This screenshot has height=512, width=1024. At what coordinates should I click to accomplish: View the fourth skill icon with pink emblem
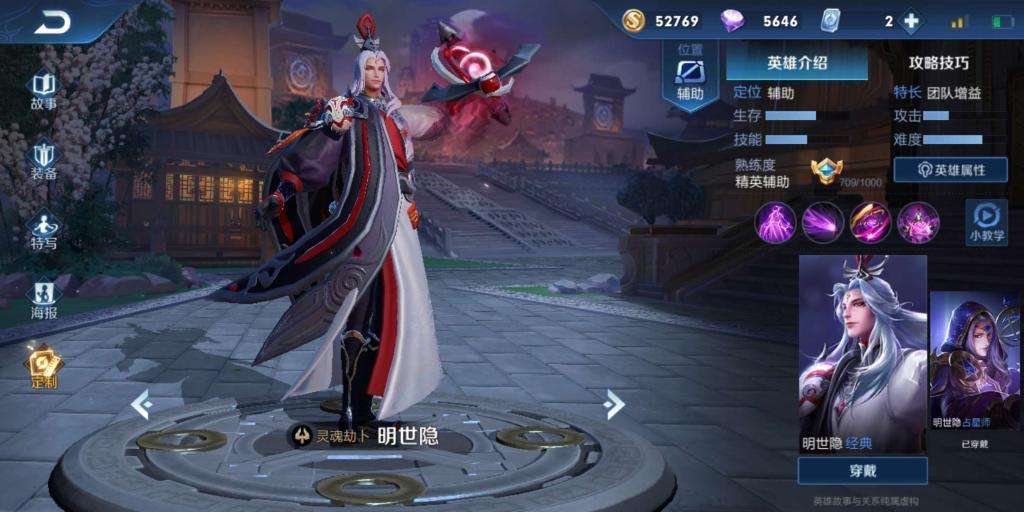(918, 222)
